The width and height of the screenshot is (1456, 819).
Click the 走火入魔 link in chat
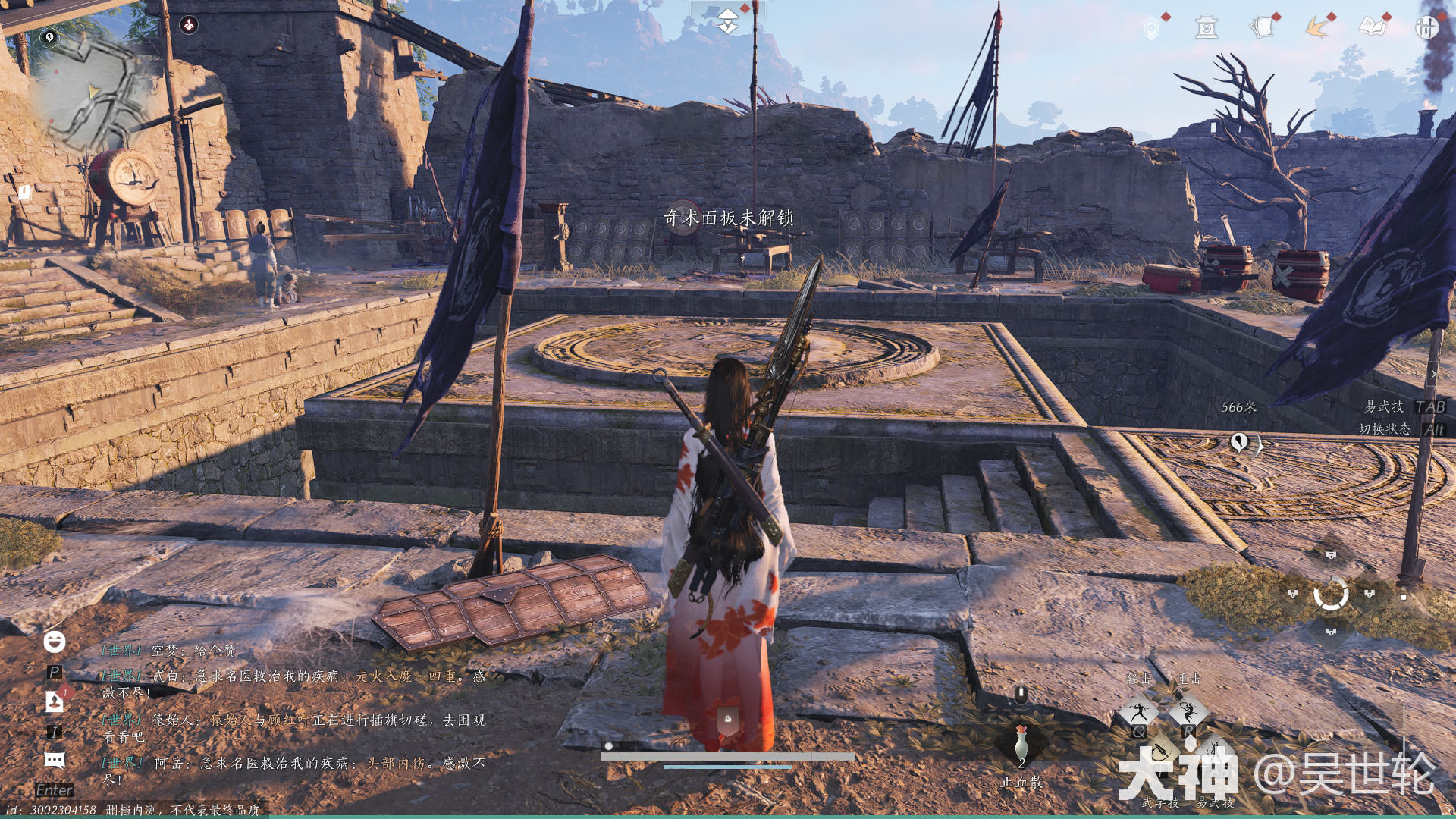coord(384,676)
